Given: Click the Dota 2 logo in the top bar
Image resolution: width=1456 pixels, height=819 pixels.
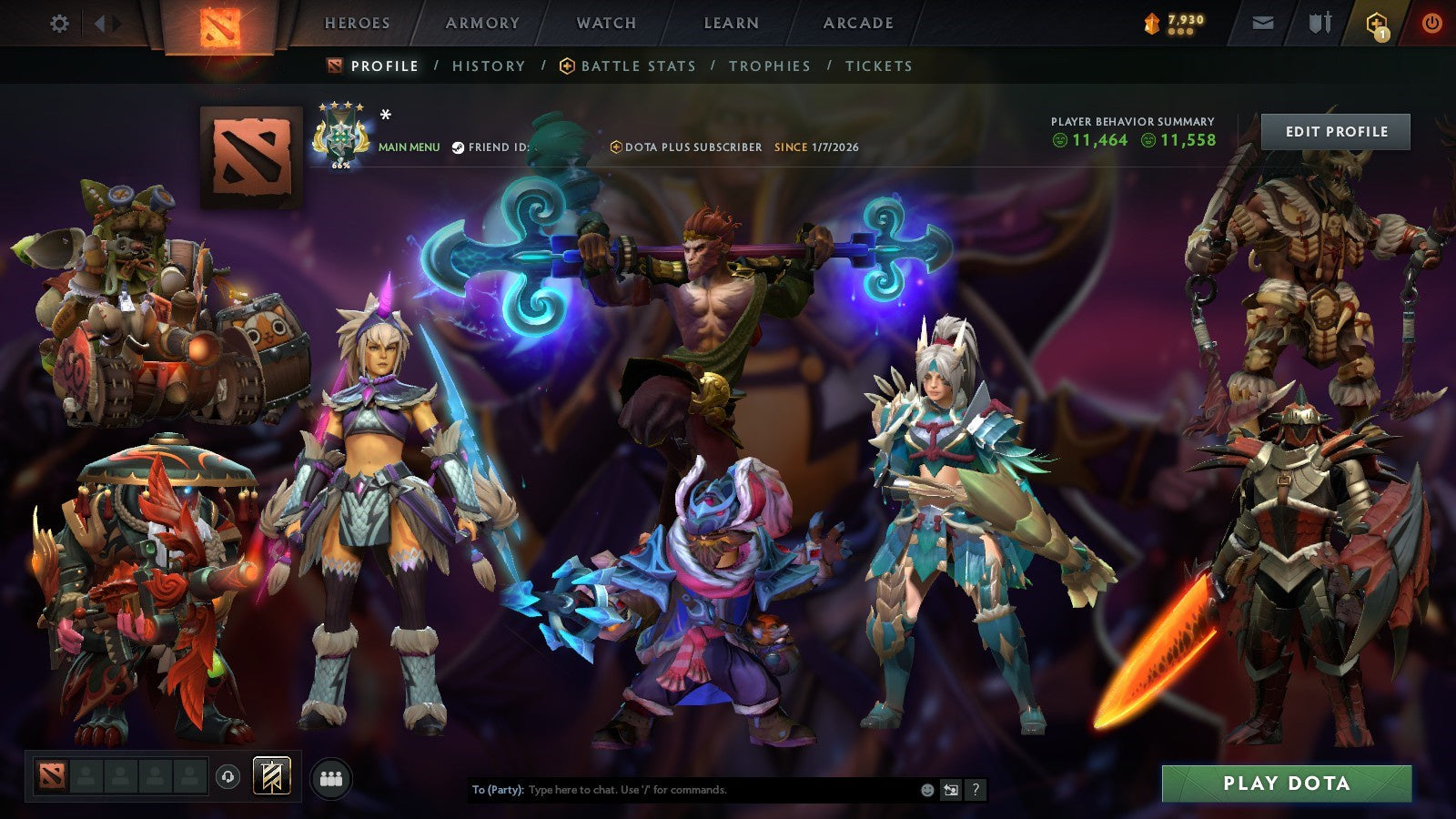Looking at the screenshot, I should click(218, 25).
